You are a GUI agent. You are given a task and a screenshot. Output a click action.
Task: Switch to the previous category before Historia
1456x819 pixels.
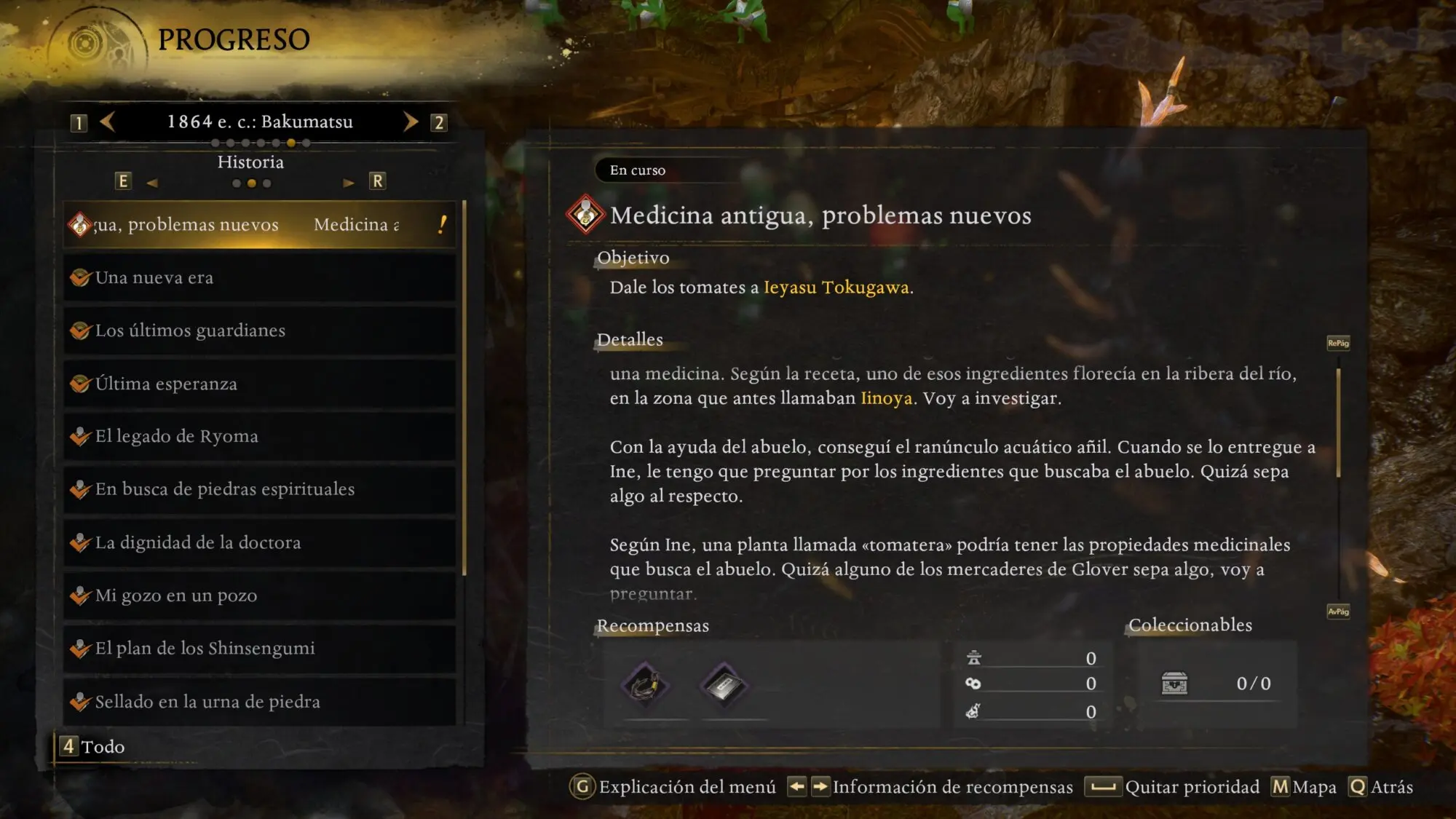pyautogui.click(x=151, y=183)
